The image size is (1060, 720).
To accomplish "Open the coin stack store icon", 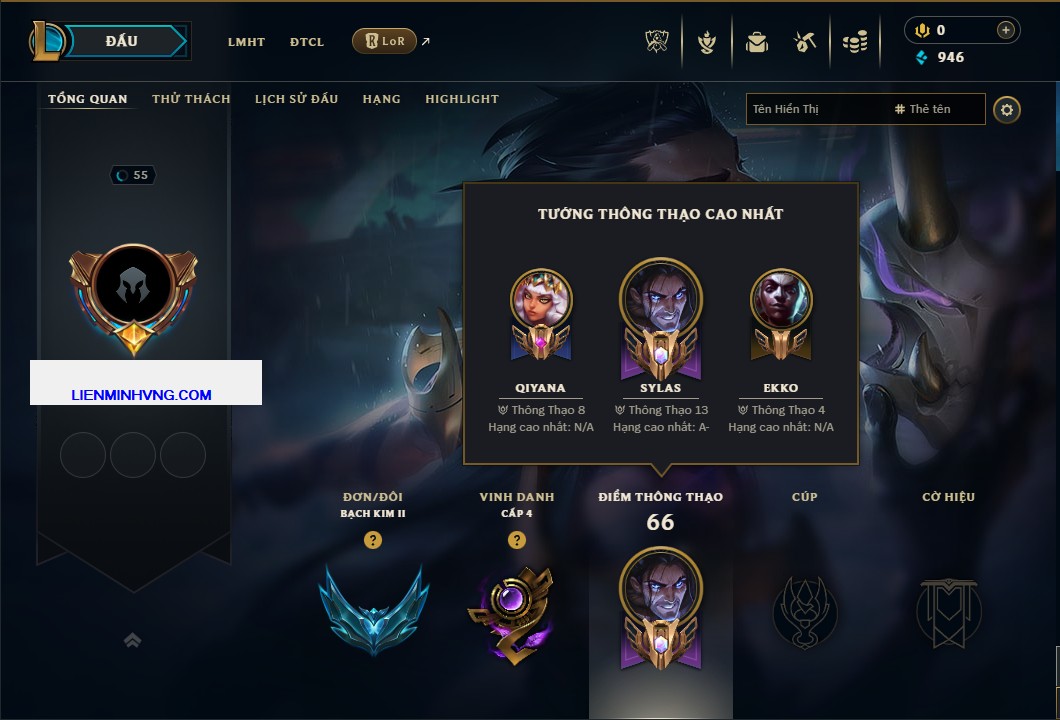I will click(854, 42).
